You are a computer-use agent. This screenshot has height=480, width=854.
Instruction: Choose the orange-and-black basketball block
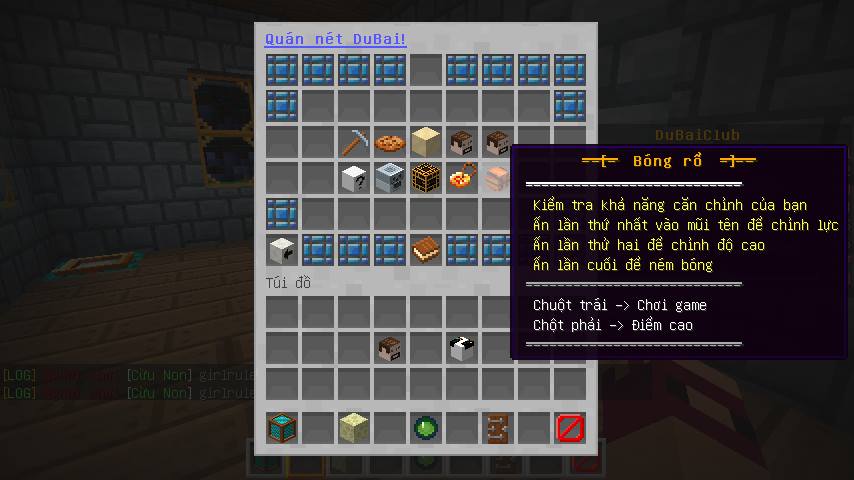point(426,178)
